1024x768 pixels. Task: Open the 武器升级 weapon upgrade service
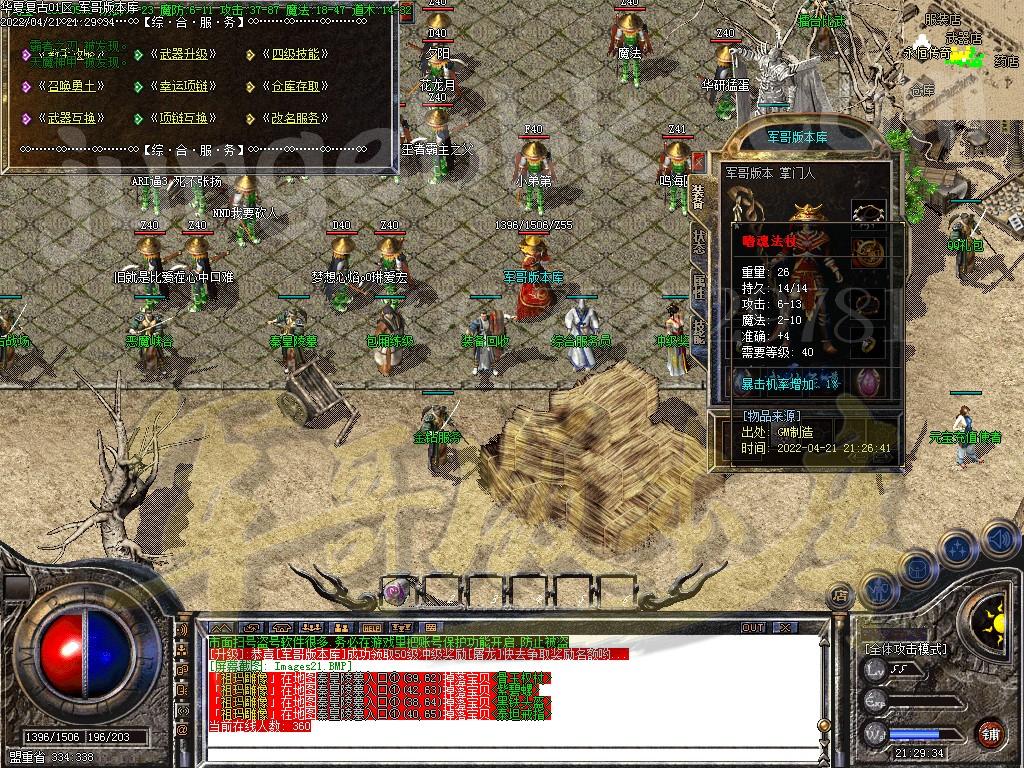[x=183, y=54]
